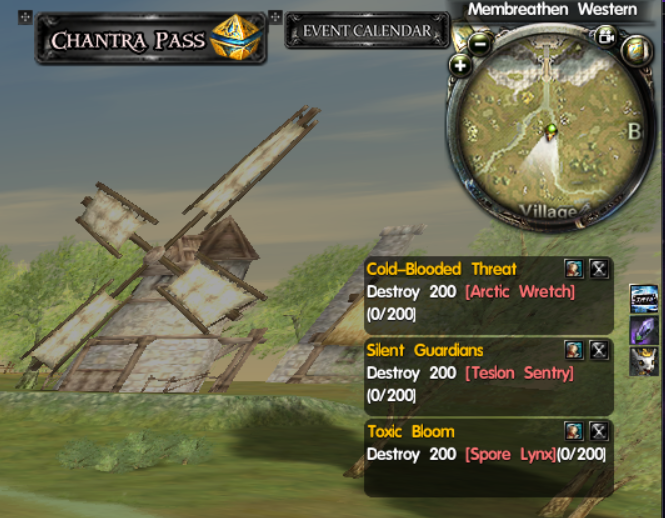Click the Spore Lynx target link
Viewport: 665px width, 518px height.
coord(510,454)
